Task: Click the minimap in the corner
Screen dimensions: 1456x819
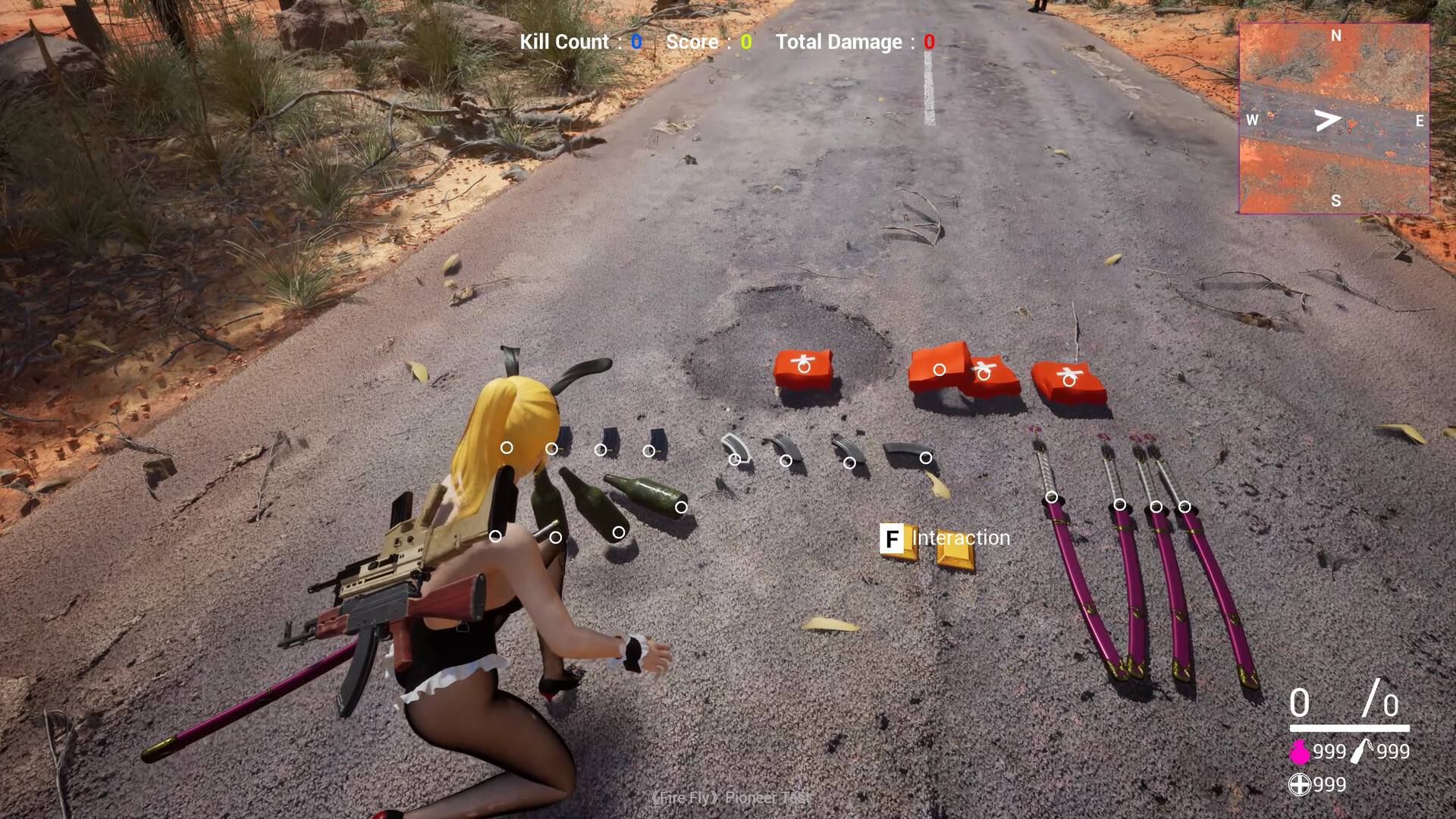Action: click(1334, 118)
